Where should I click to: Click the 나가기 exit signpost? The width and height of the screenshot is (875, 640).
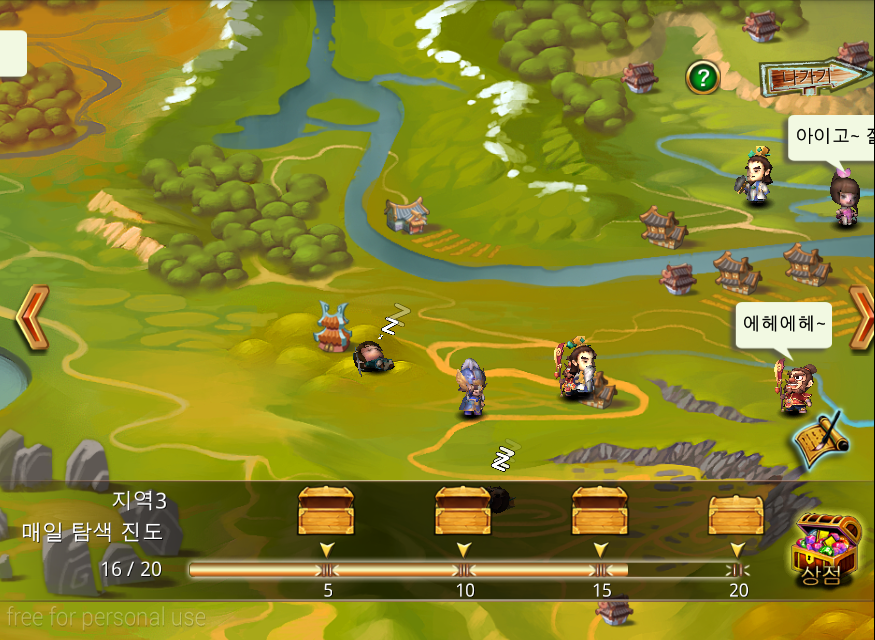[x=812, y=75]
